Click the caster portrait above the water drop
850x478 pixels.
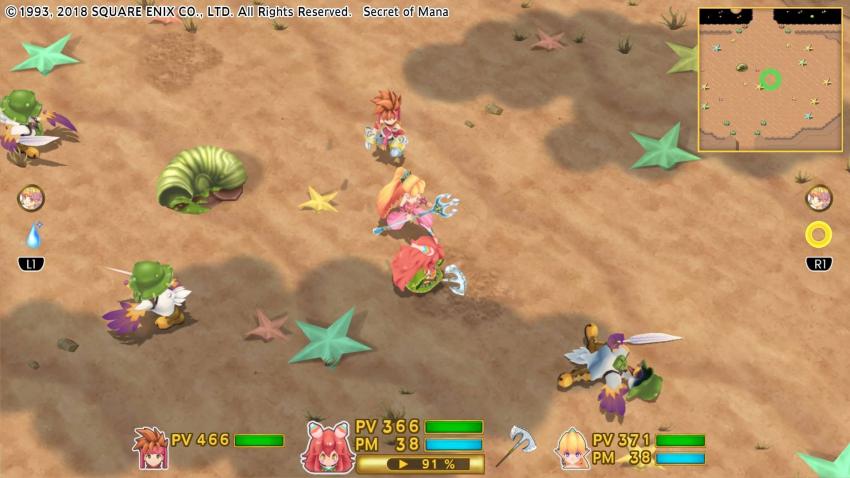(31, 198)
